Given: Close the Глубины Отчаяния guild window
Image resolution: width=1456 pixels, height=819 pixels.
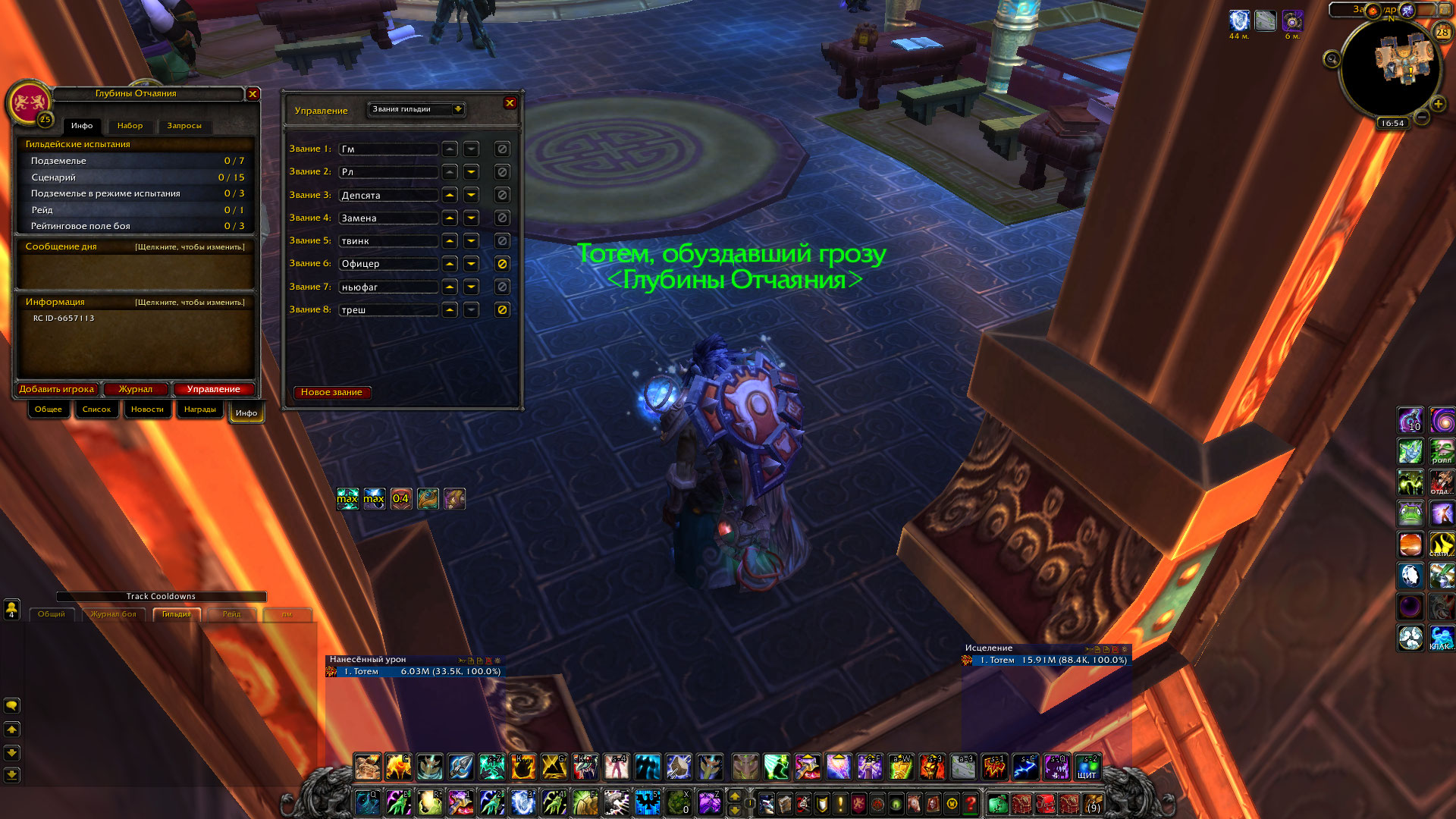Looking at the screenshot, I should (253, 94).
